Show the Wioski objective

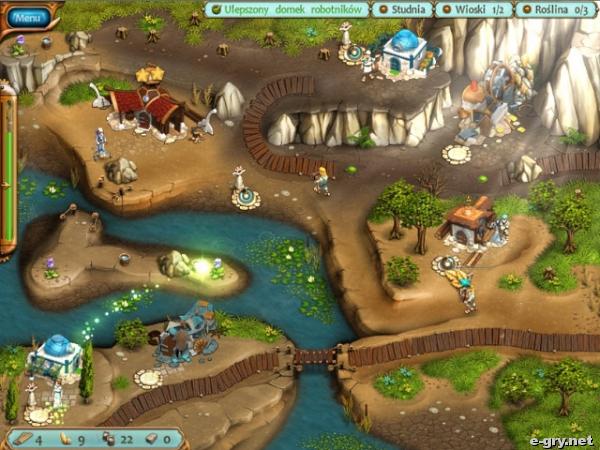click(473, 10)
